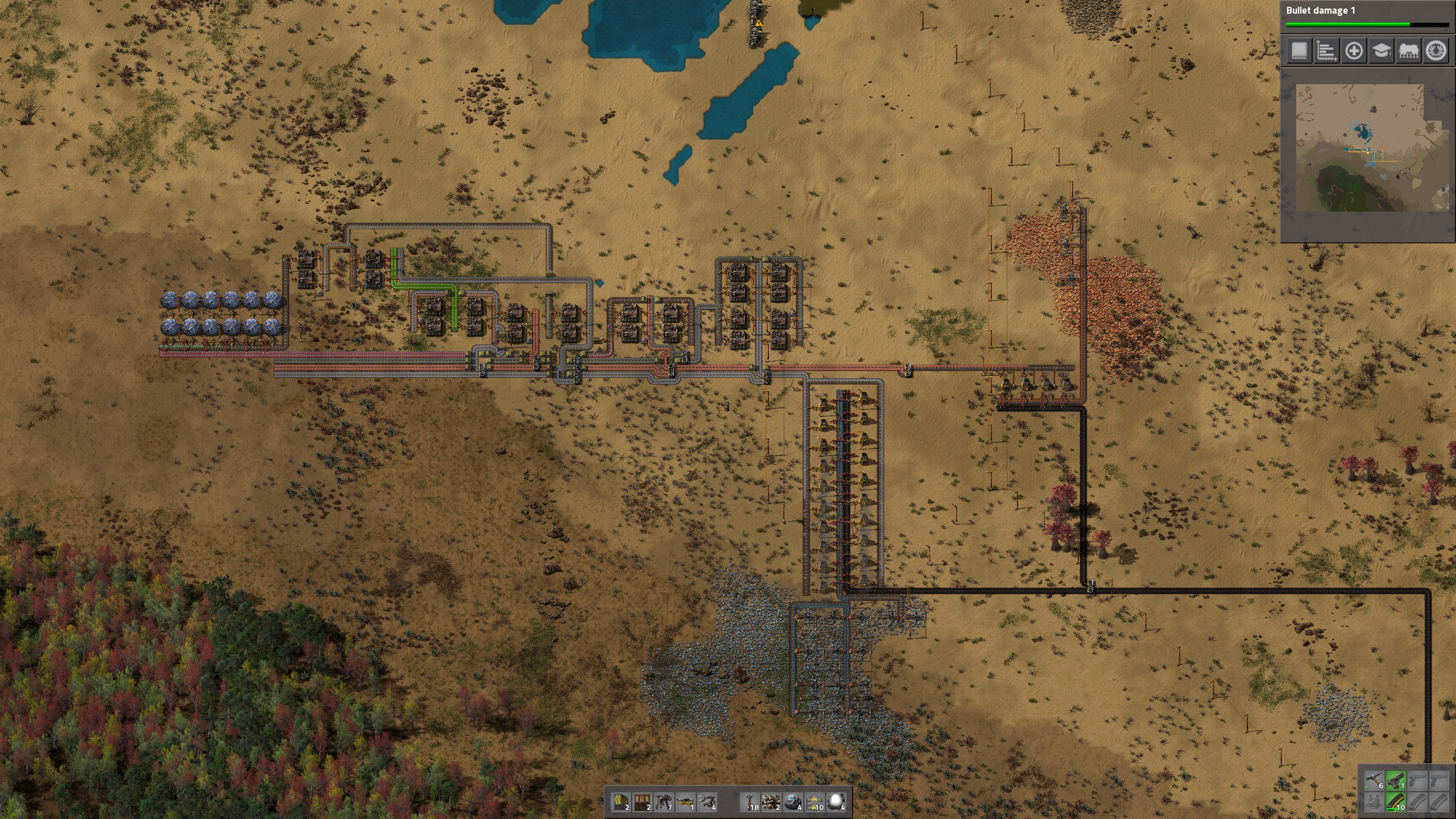This screenshot has width=1456, height=819.
Task: Pick the lamp hotbar slot
Action: (837, 801)
